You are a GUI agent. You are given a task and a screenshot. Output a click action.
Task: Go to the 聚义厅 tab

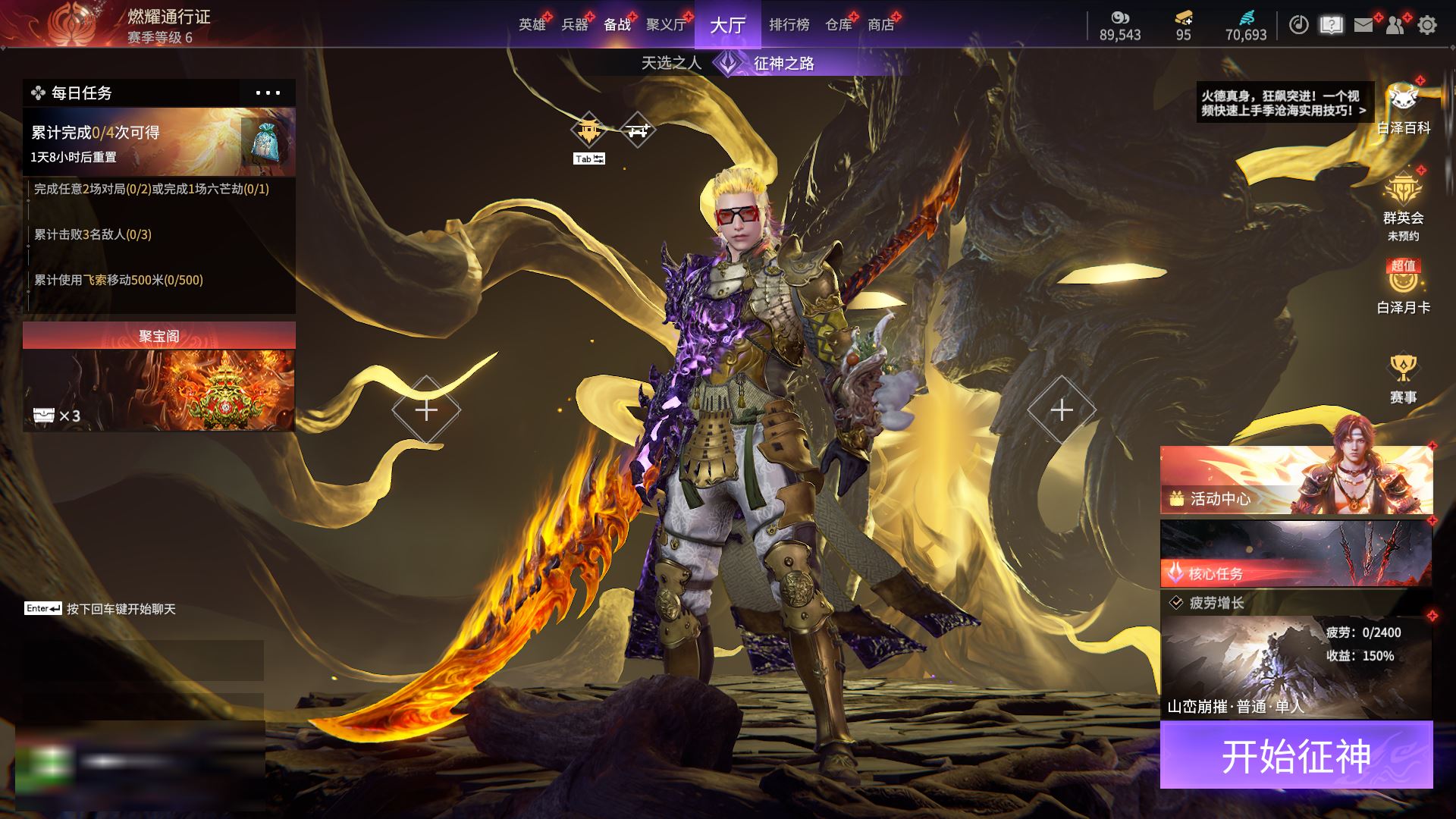[x=666, y=25]
